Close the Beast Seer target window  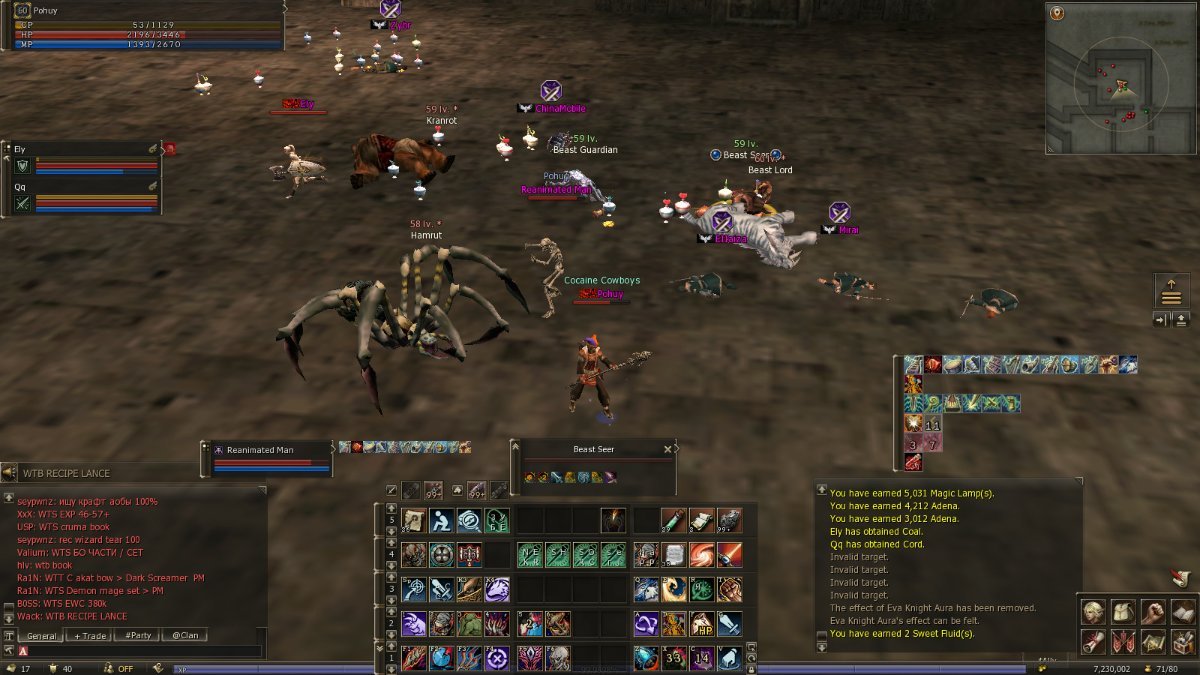[x=668, y=450]
